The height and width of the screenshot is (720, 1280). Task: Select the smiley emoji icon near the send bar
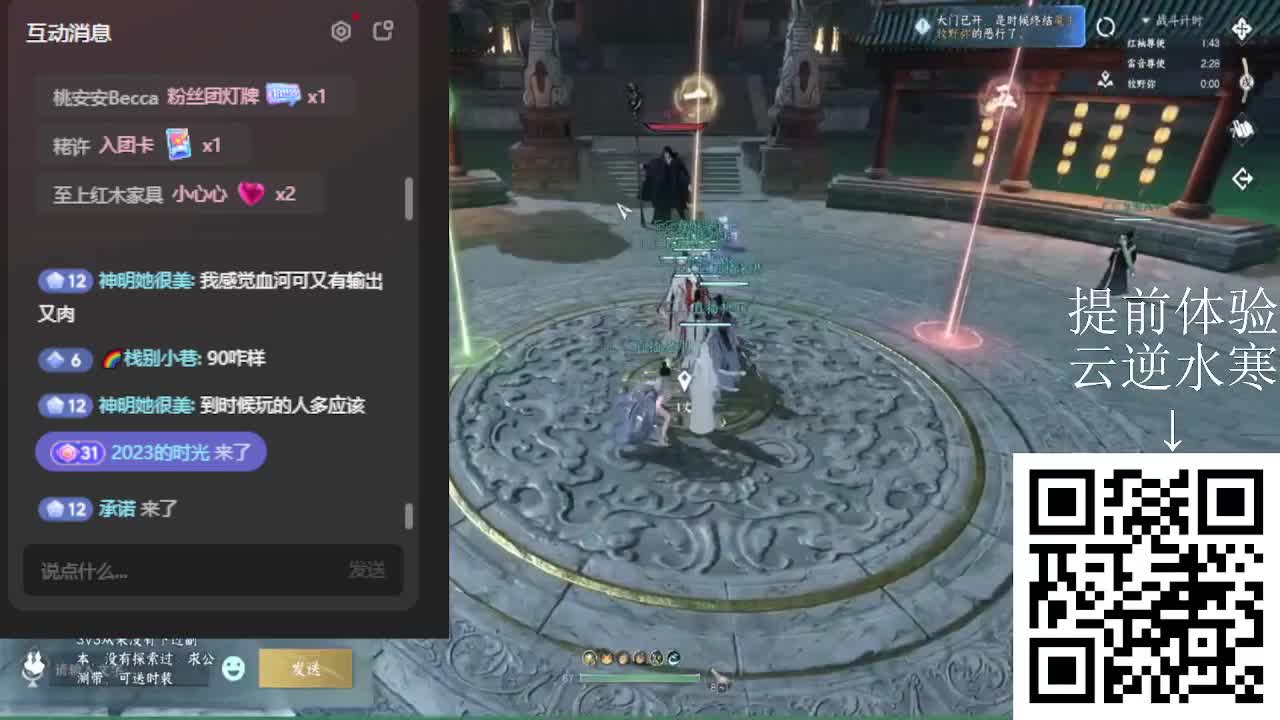(235, 669)
